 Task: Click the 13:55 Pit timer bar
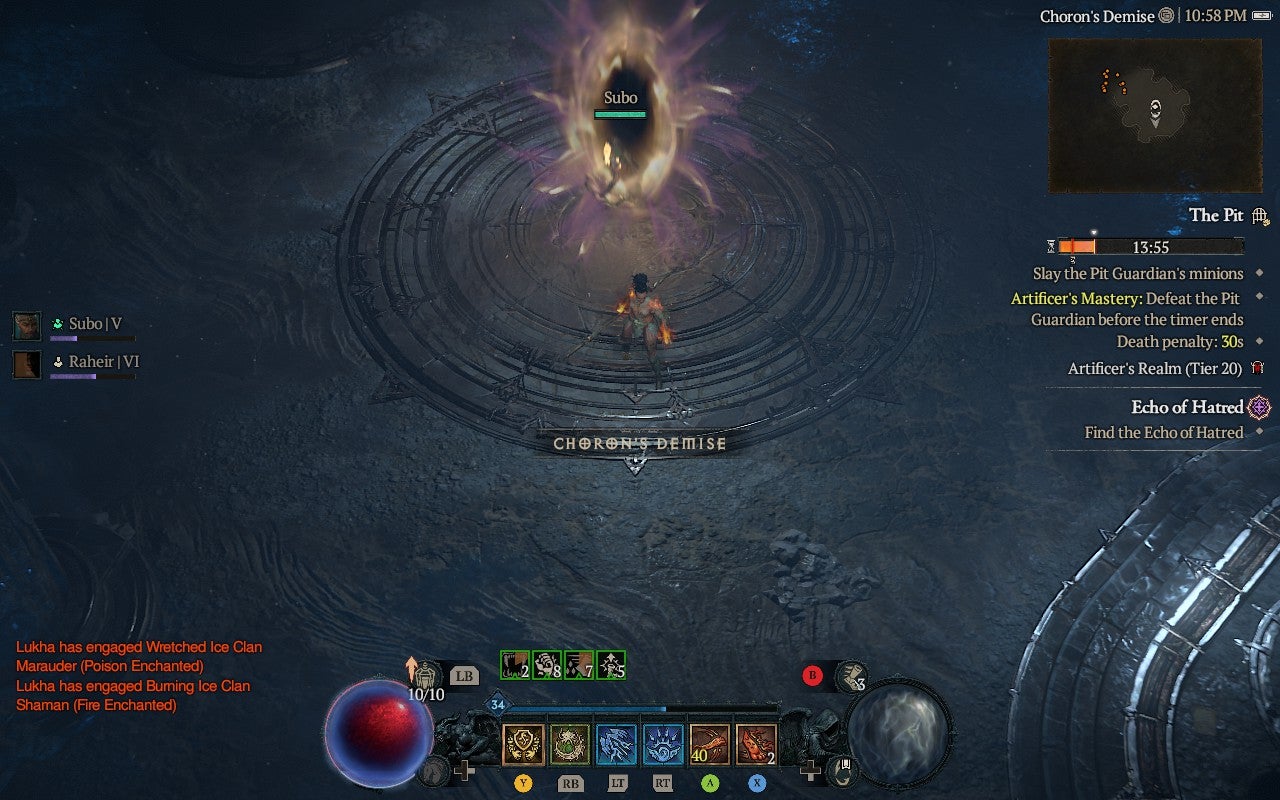[1151, 246]
